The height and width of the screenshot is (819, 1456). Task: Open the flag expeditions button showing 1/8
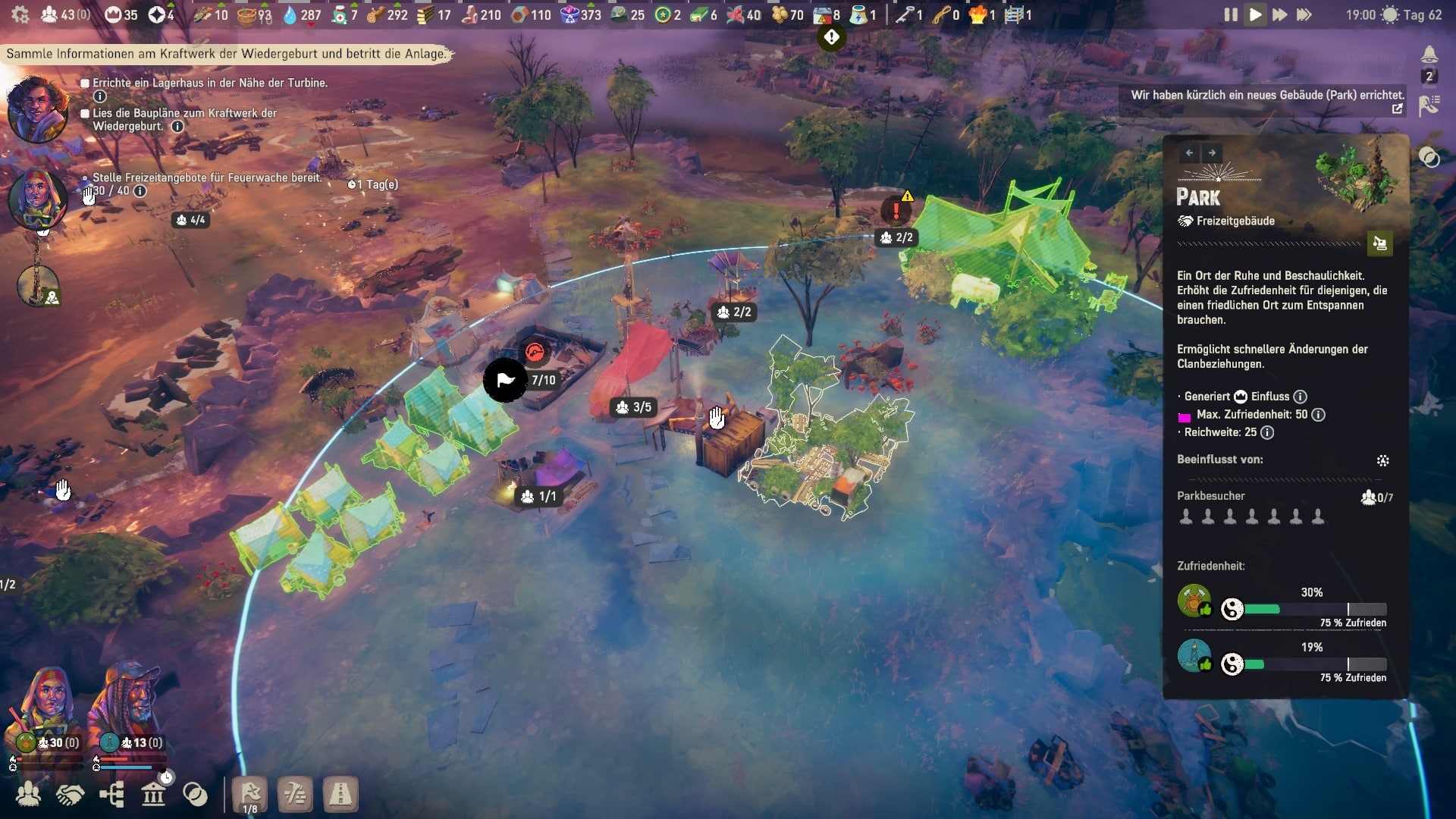(x=250, y=795)
